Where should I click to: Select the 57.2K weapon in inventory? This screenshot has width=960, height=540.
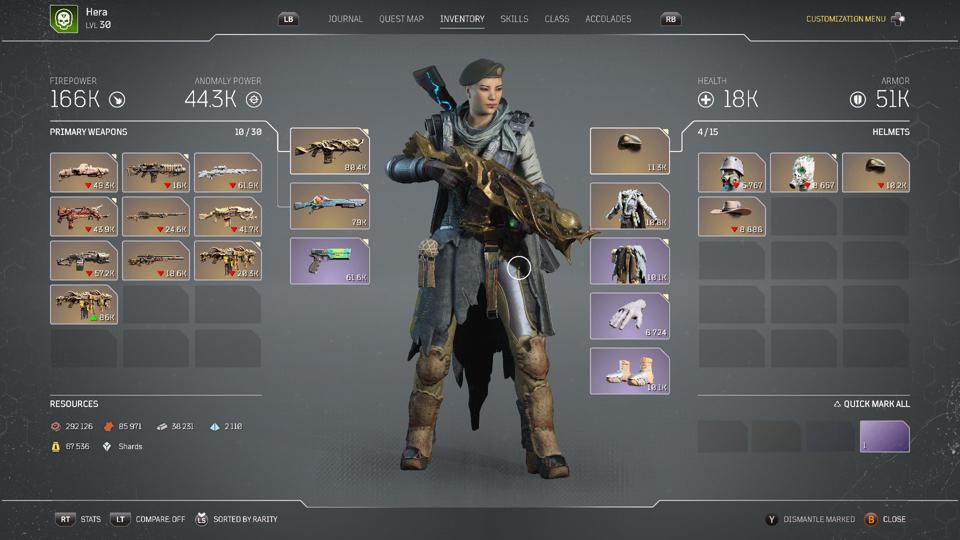click(x=84, y=260)
